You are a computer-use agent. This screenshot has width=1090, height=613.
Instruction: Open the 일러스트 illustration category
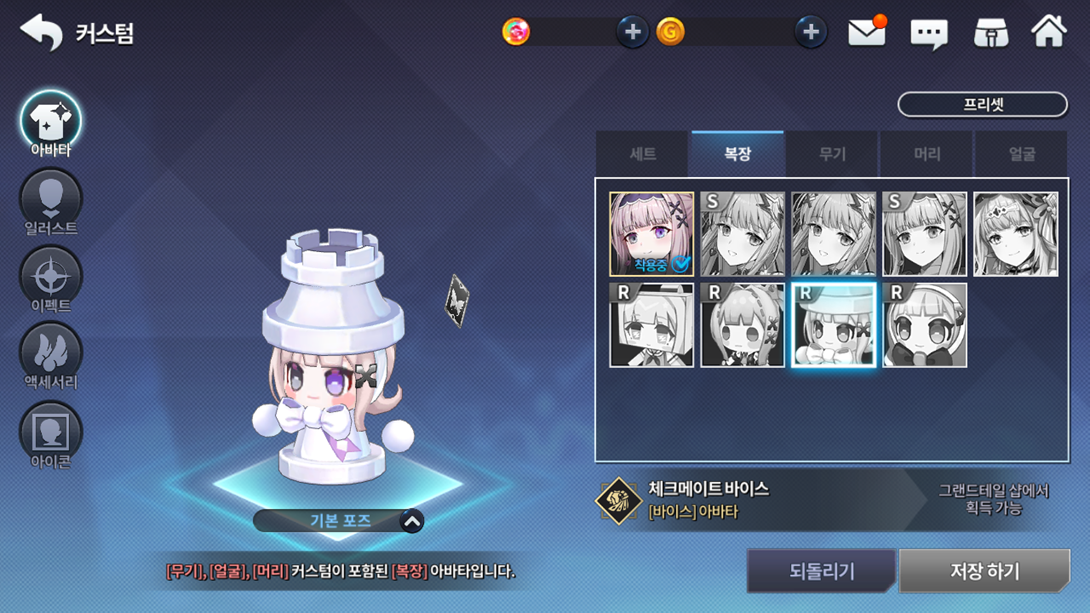pyautogui.click(x=51, y=202)
